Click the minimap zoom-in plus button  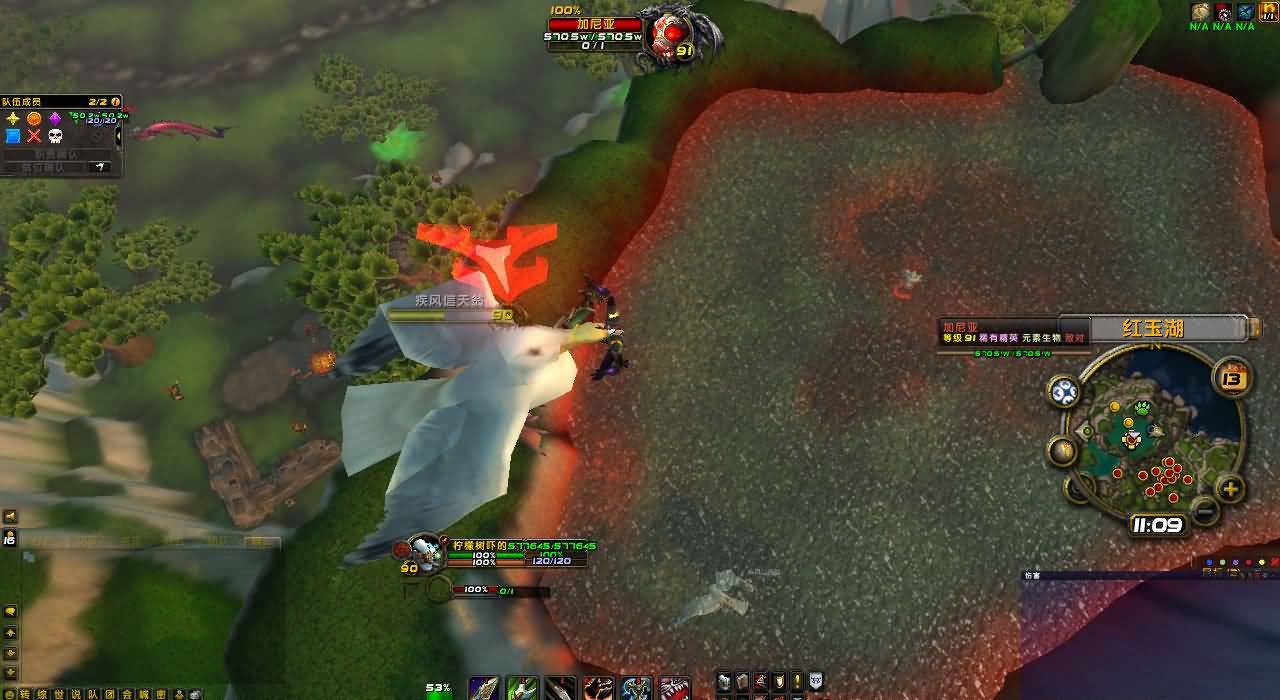pyautogui.click(x=1230, y=489)
